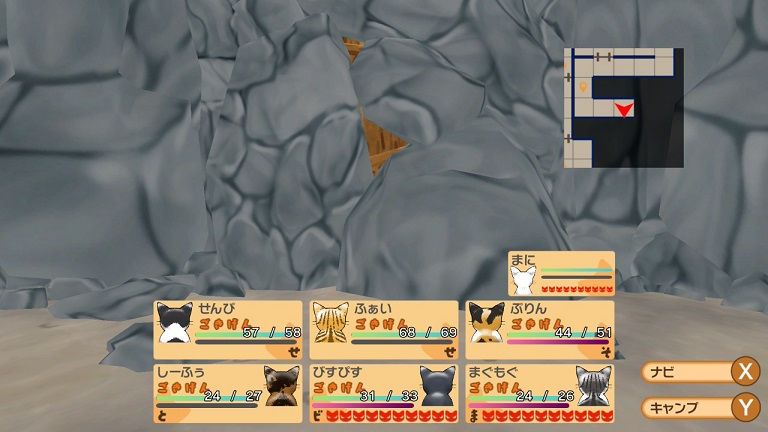
Task: Open the キャンプ camp menu button
Action: pos(699,407)
